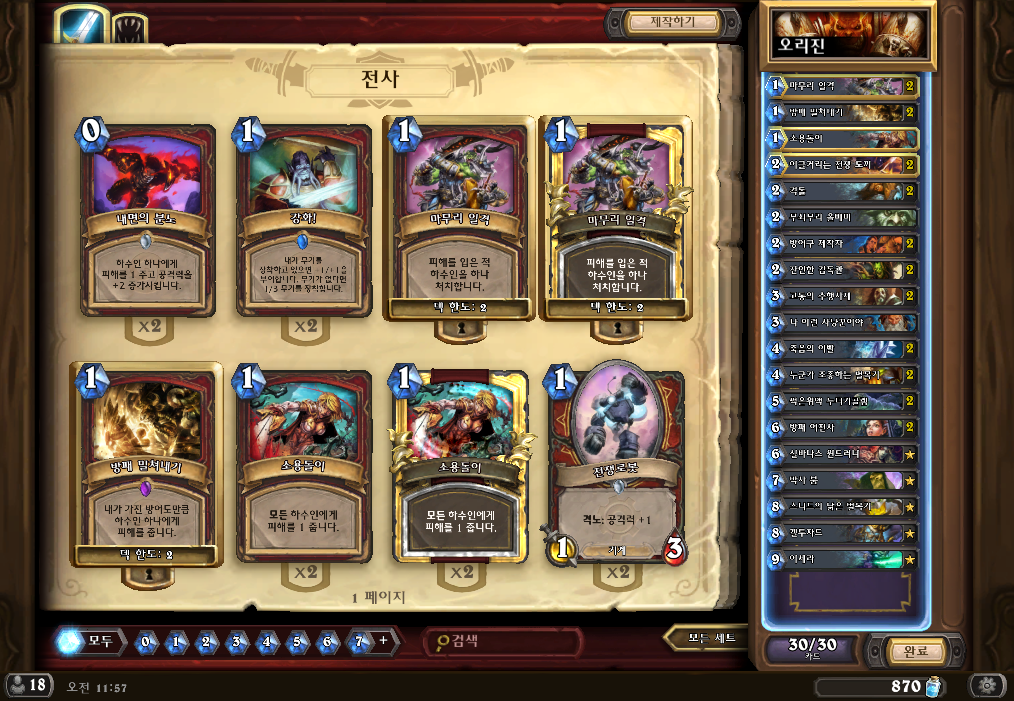Open the friends list button showing 18
Screen dimensions: 1014x701
point(29,686)
